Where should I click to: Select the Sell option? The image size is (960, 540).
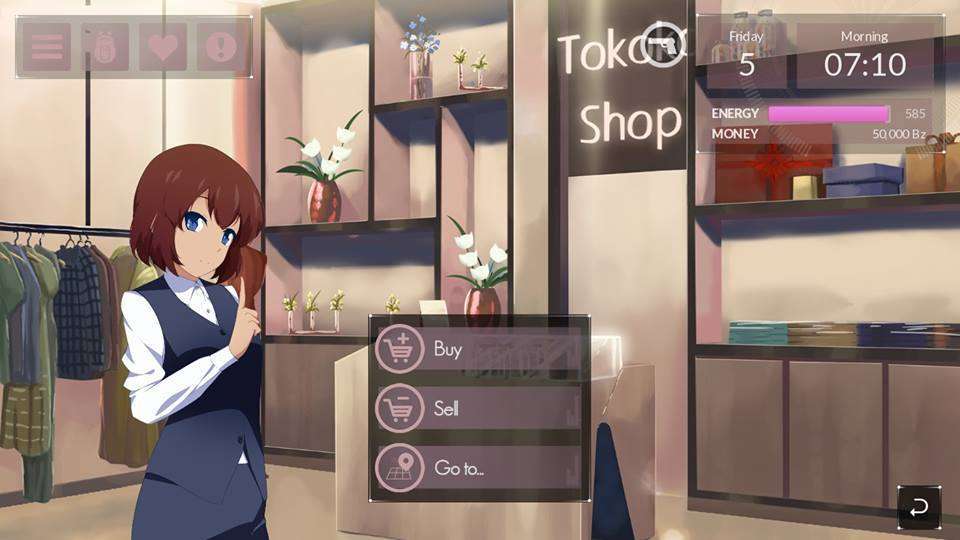click(x=477, y=408)
